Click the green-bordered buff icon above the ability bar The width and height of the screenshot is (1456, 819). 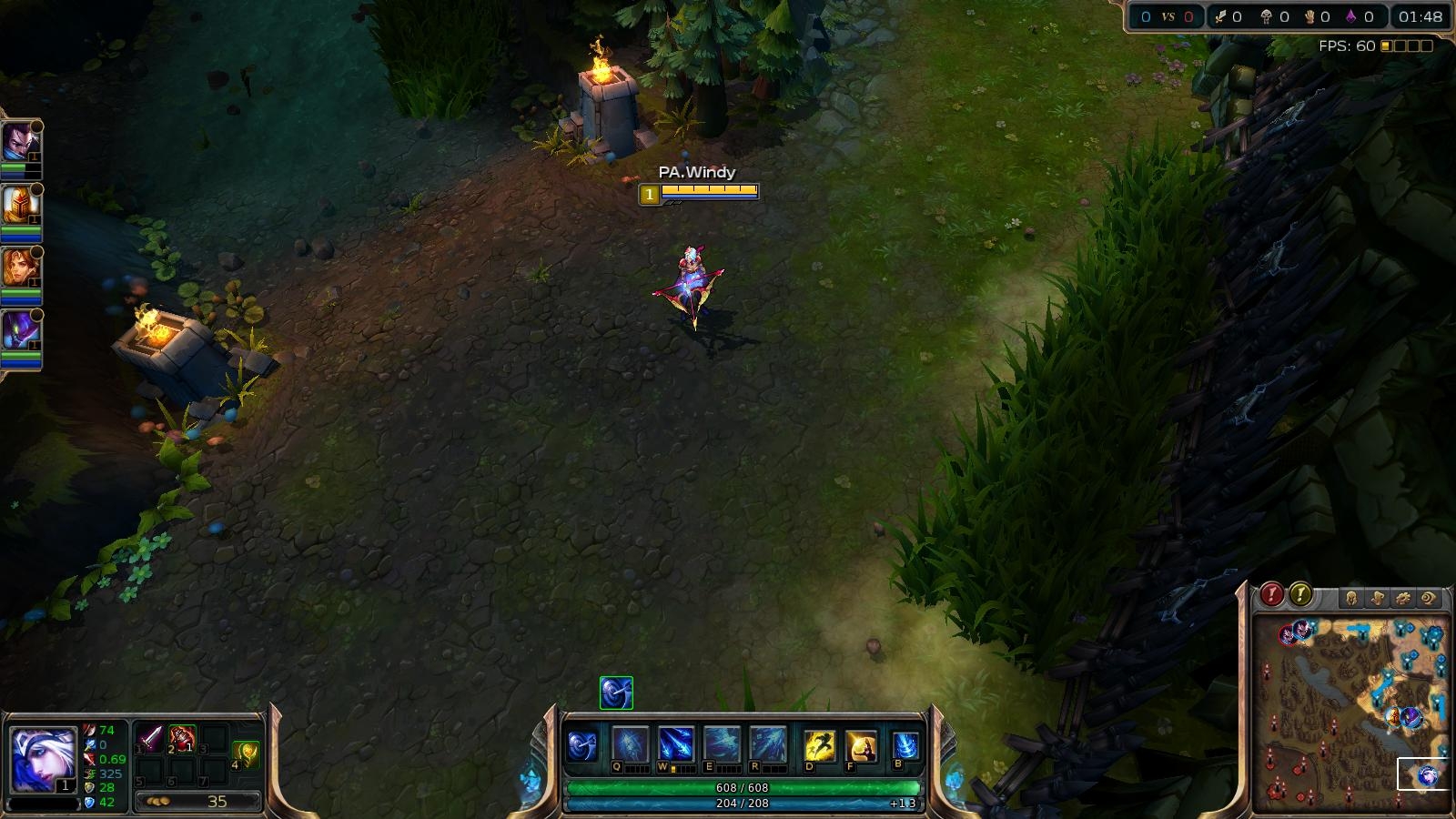(616, 693)
